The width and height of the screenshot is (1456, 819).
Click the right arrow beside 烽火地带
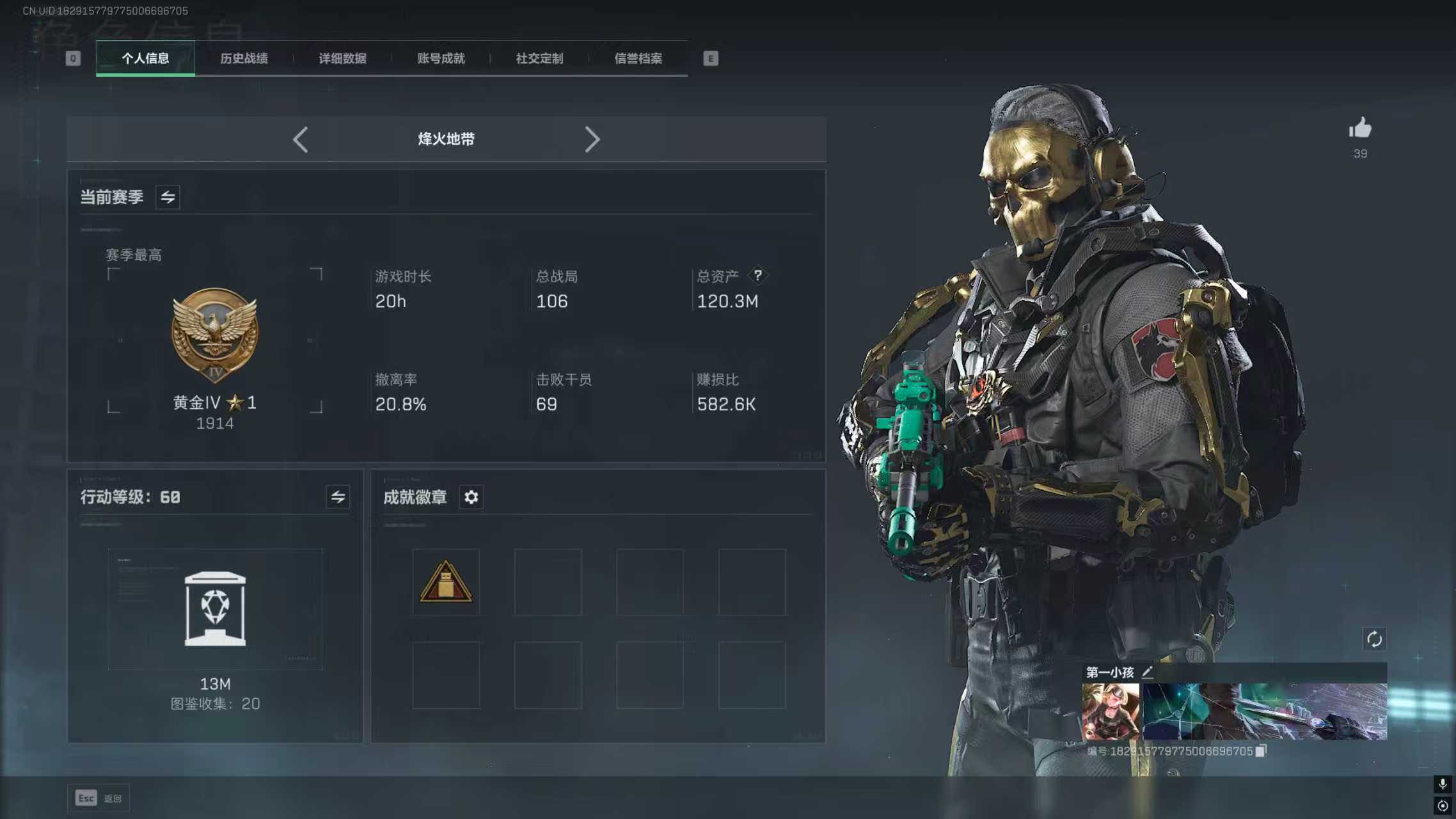pyautogui.click(x=592, y=139)
